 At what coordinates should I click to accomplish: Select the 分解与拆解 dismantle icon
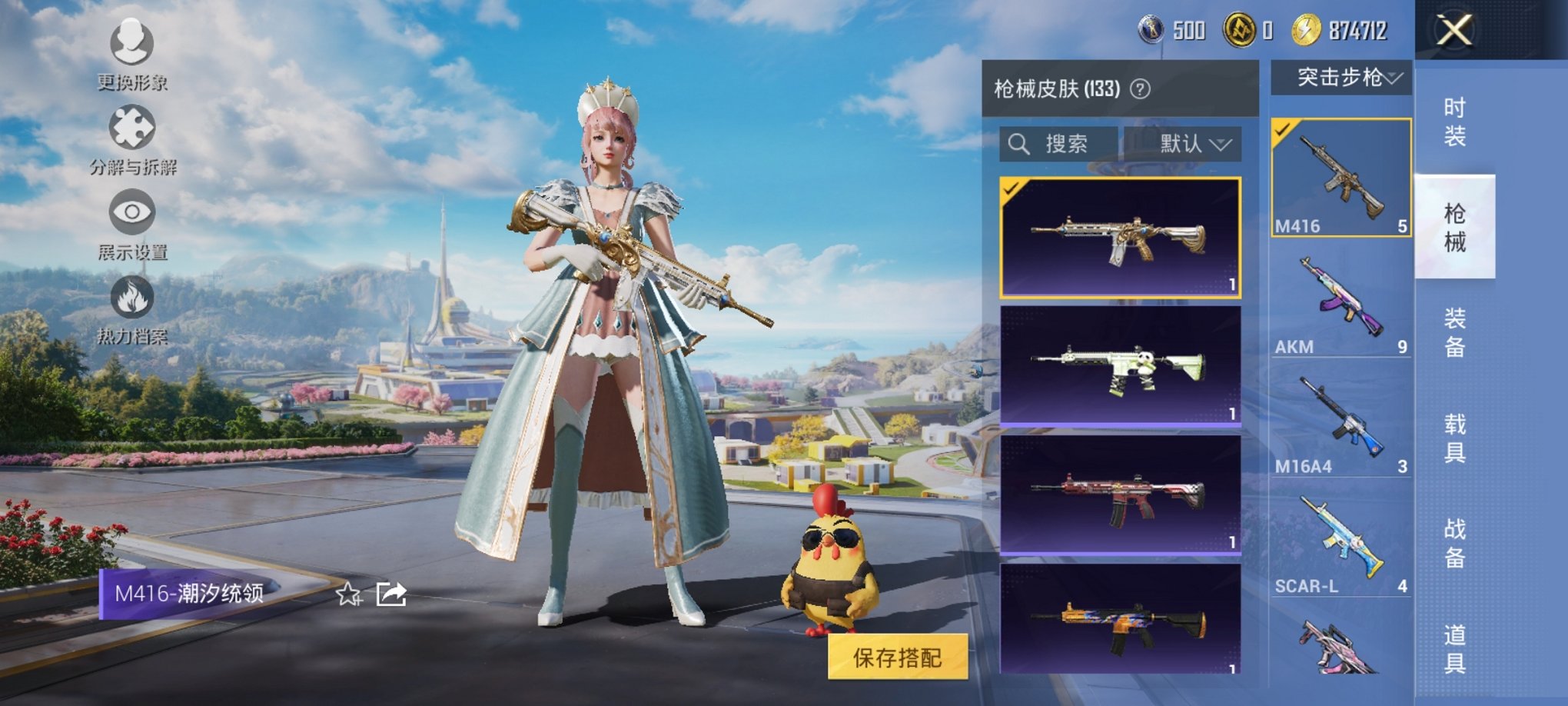coord(134,137)
